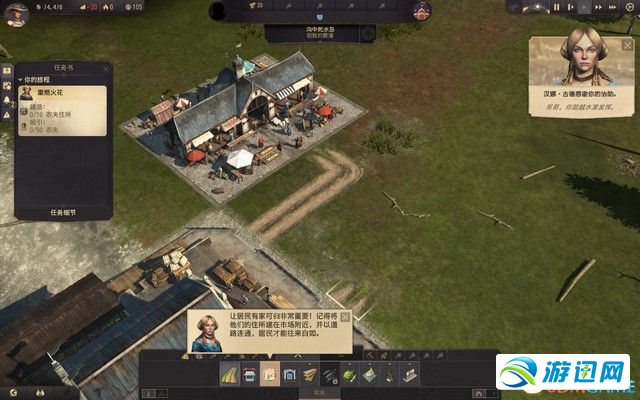Open quest details (任务细节) button
The width and height of the screenshot is (640, 400).
click(x=62, y=213)
